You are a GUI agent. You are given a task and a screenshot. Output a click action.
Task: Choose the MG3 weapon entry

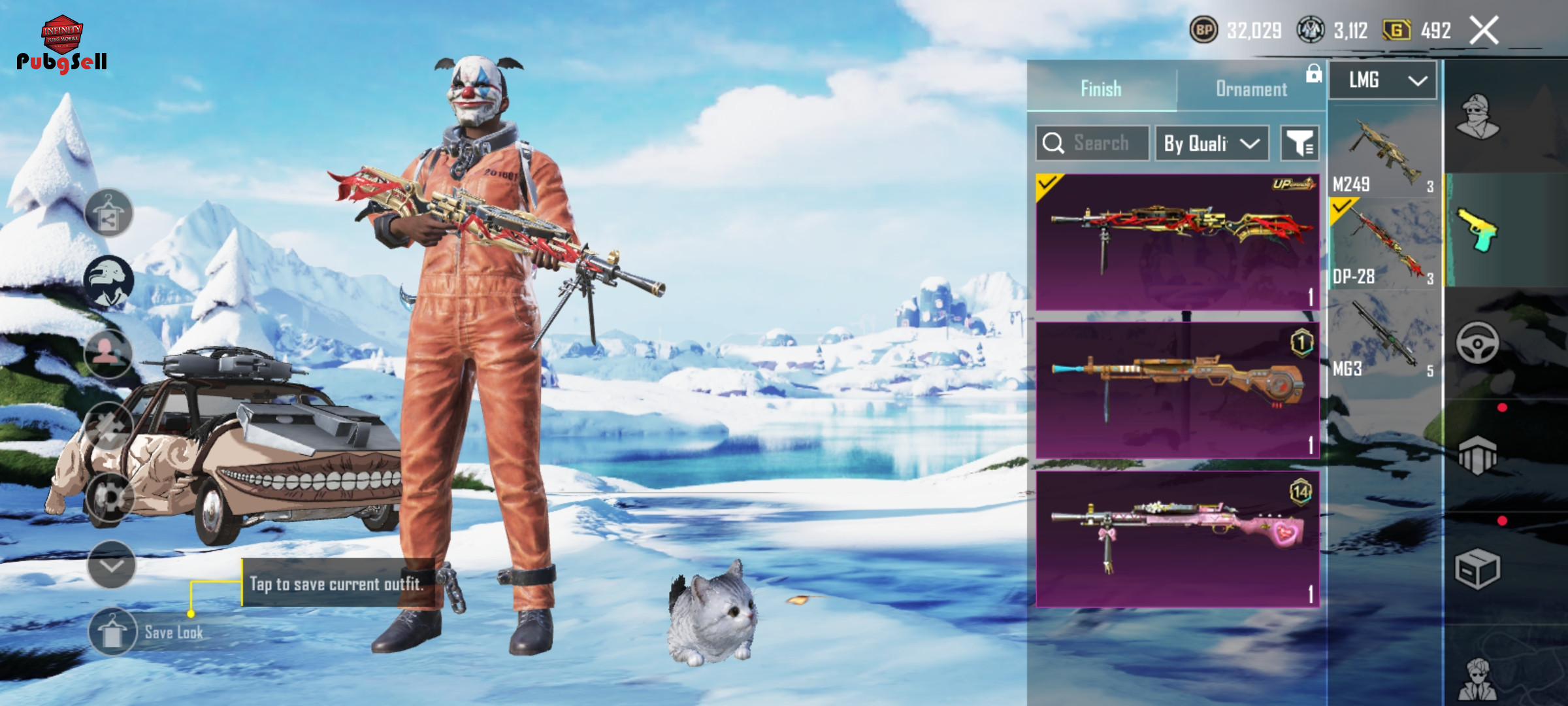[1383, 338]
